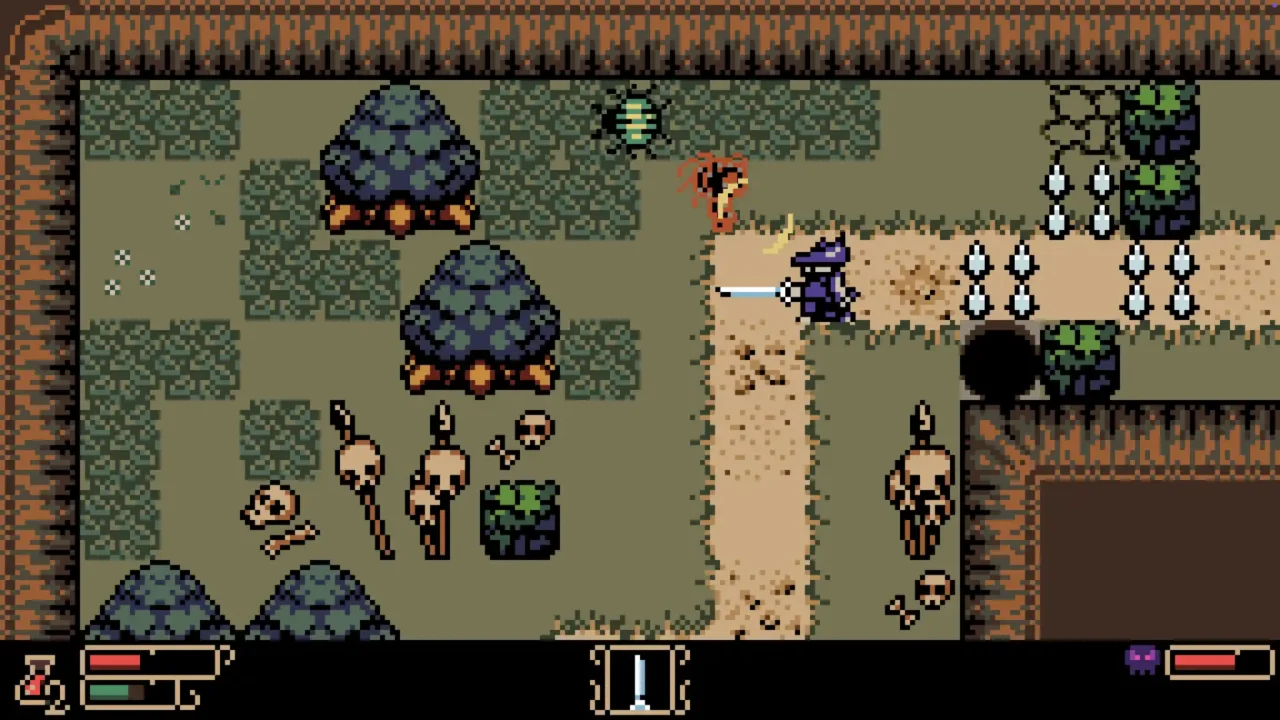Select the equipped sword slot at bottom center
The image size is (1280, 720).
pyautogui.click(x=640, y=680)
